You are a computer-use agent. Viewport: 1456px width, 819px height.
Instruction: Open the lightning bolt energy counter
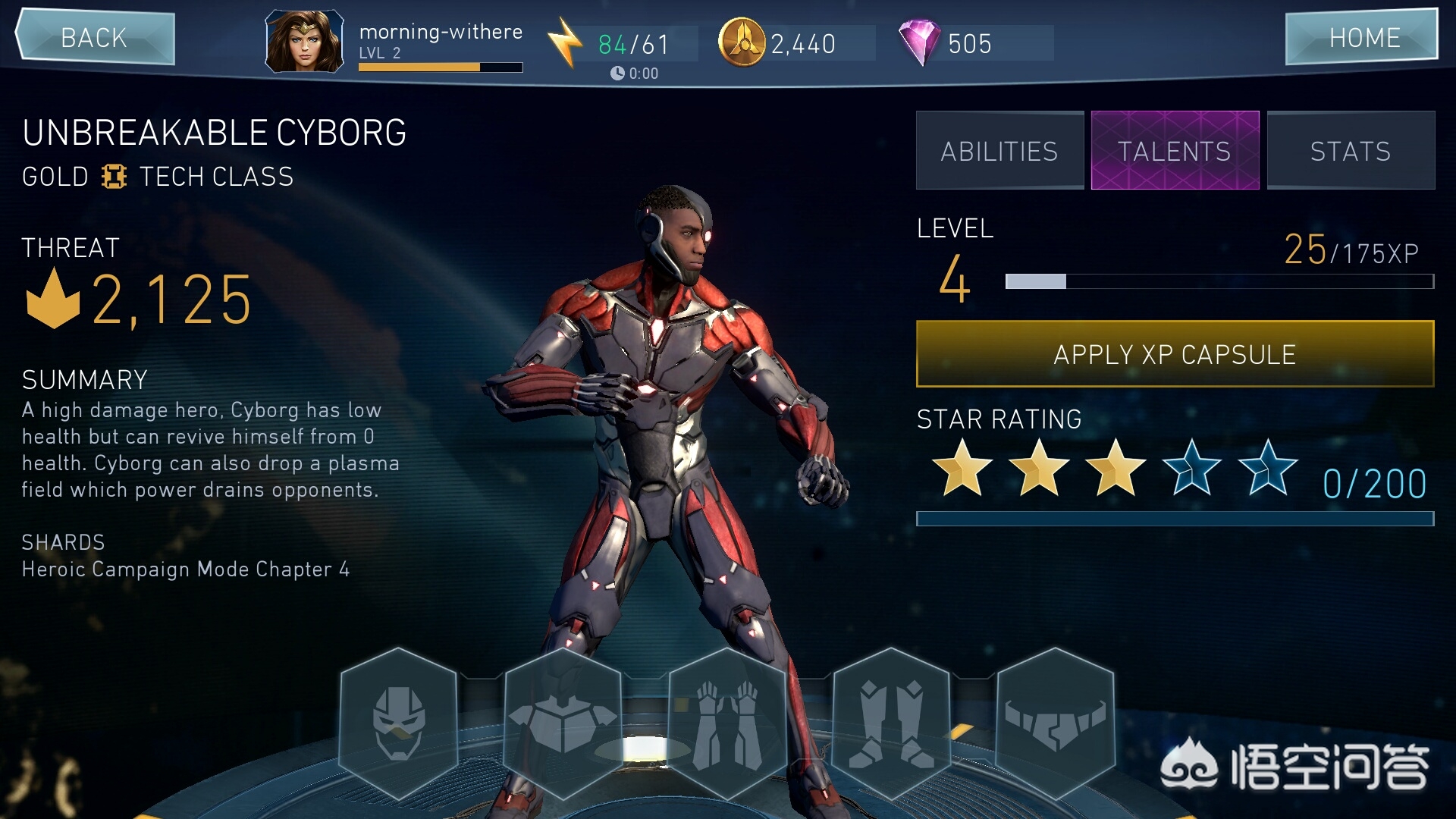point(565,42)
